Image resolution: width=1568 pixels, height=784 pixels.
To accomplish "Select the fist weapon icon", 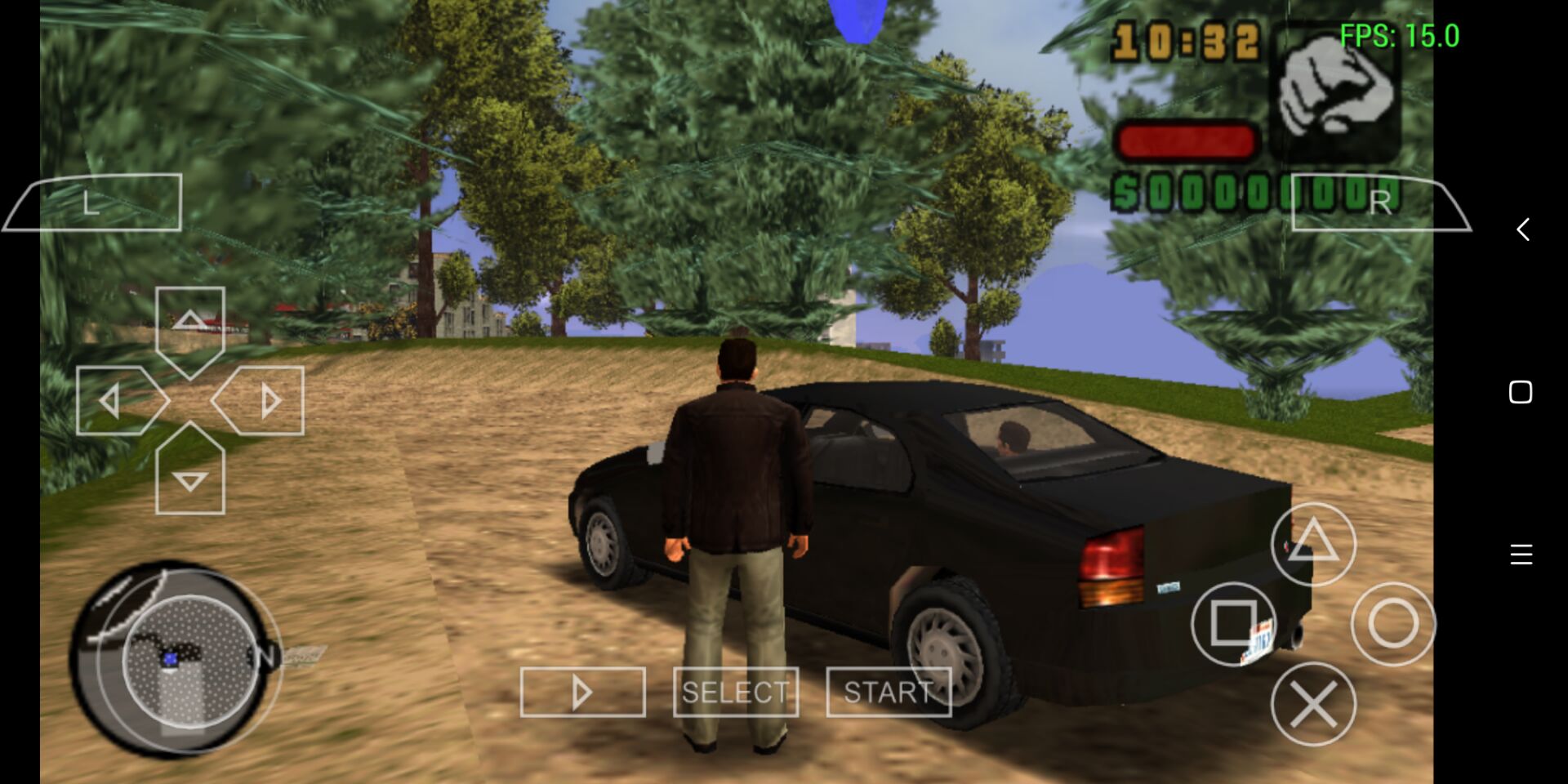I will tap(1334, 91).
